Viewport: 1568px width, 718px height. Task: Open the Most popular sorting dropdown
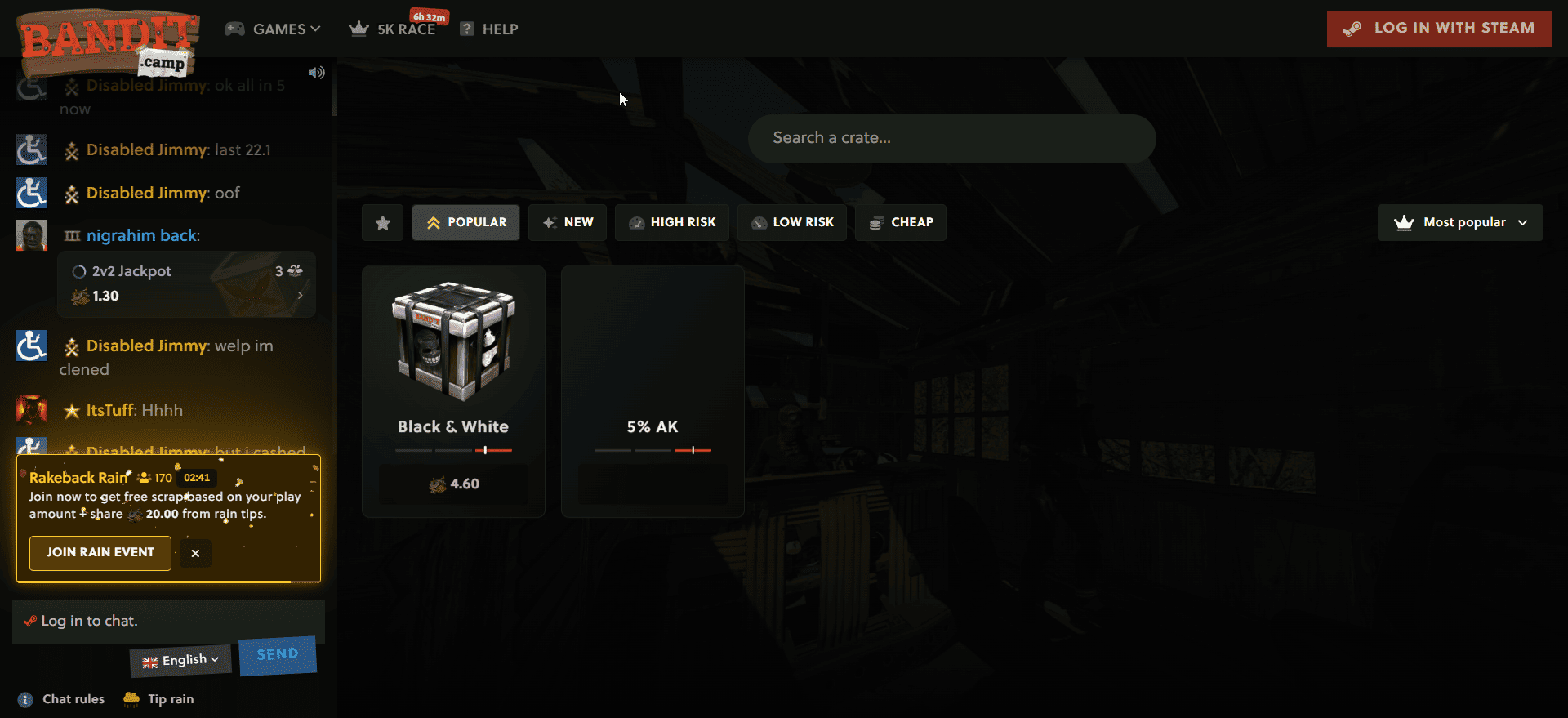tap(1459, 222)
